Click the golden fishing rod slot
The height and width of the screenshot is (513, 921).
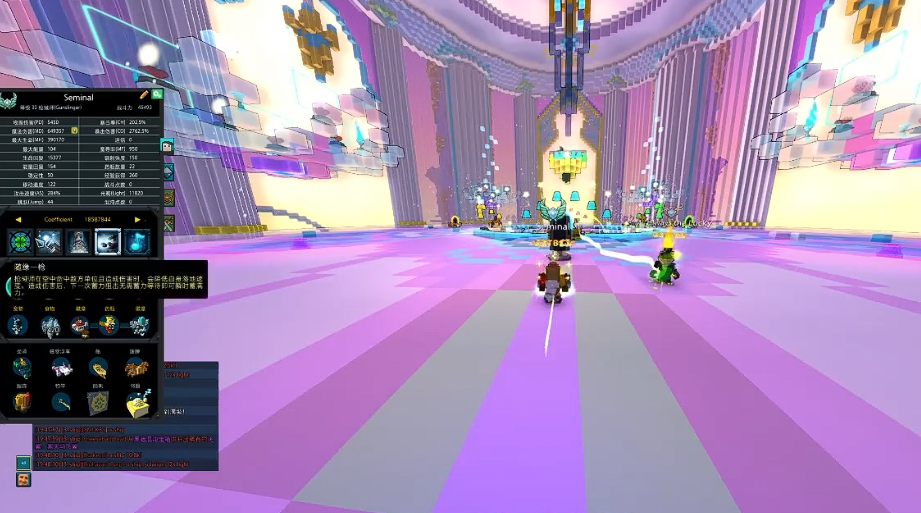point(62,402)
